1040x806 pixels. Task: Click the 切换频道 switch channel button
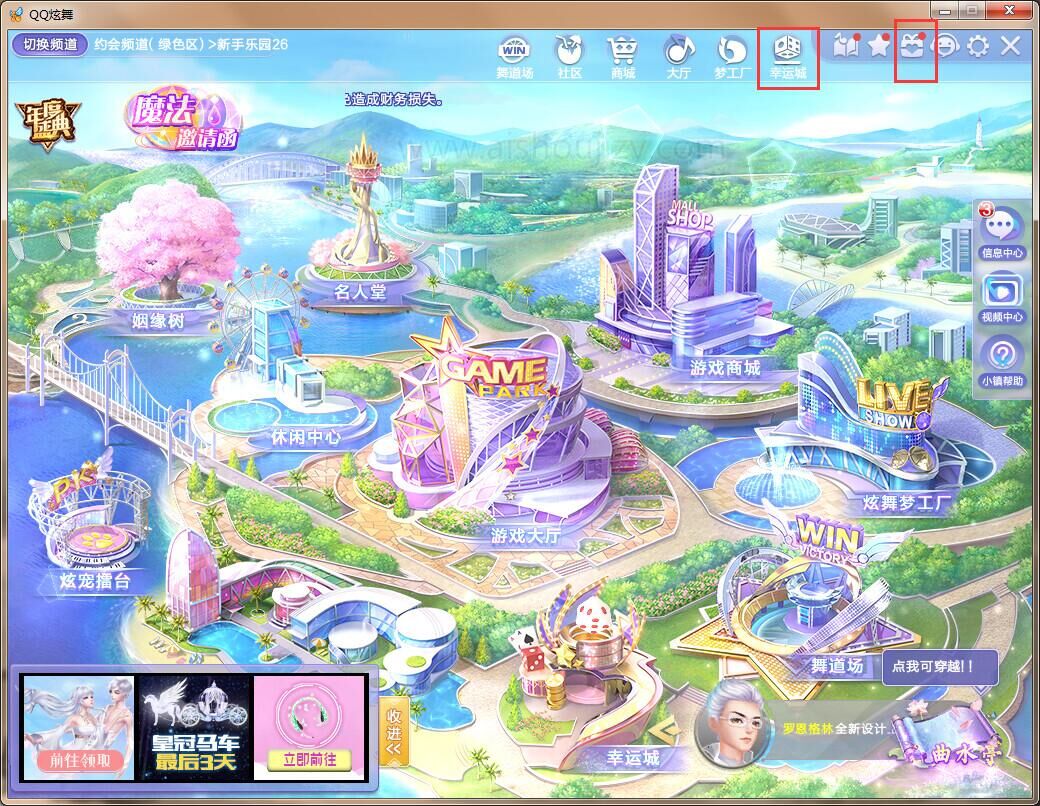tap(50, 44)
